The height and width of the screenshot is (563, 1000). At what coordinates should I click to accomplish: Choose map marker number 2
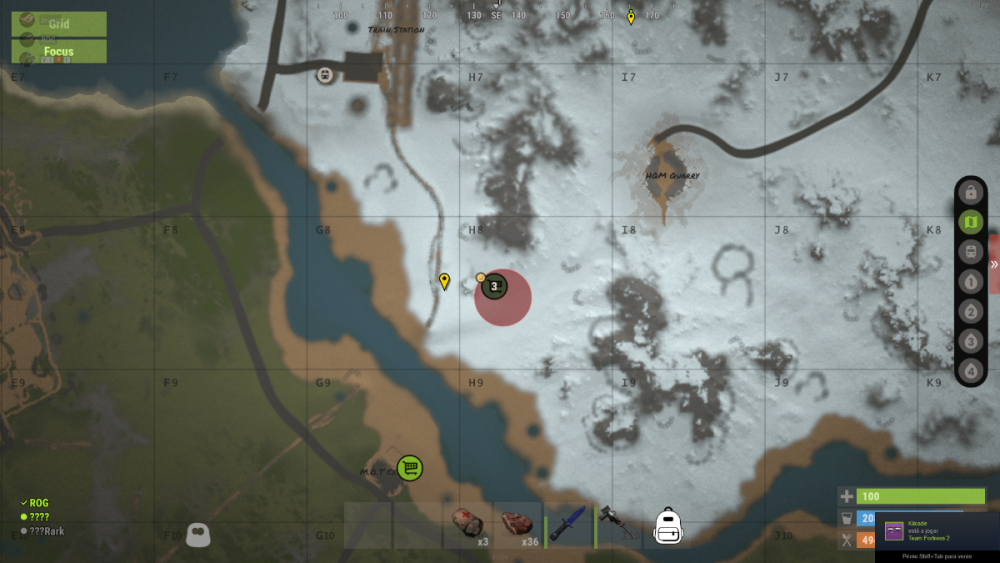(x=970, y=311)
